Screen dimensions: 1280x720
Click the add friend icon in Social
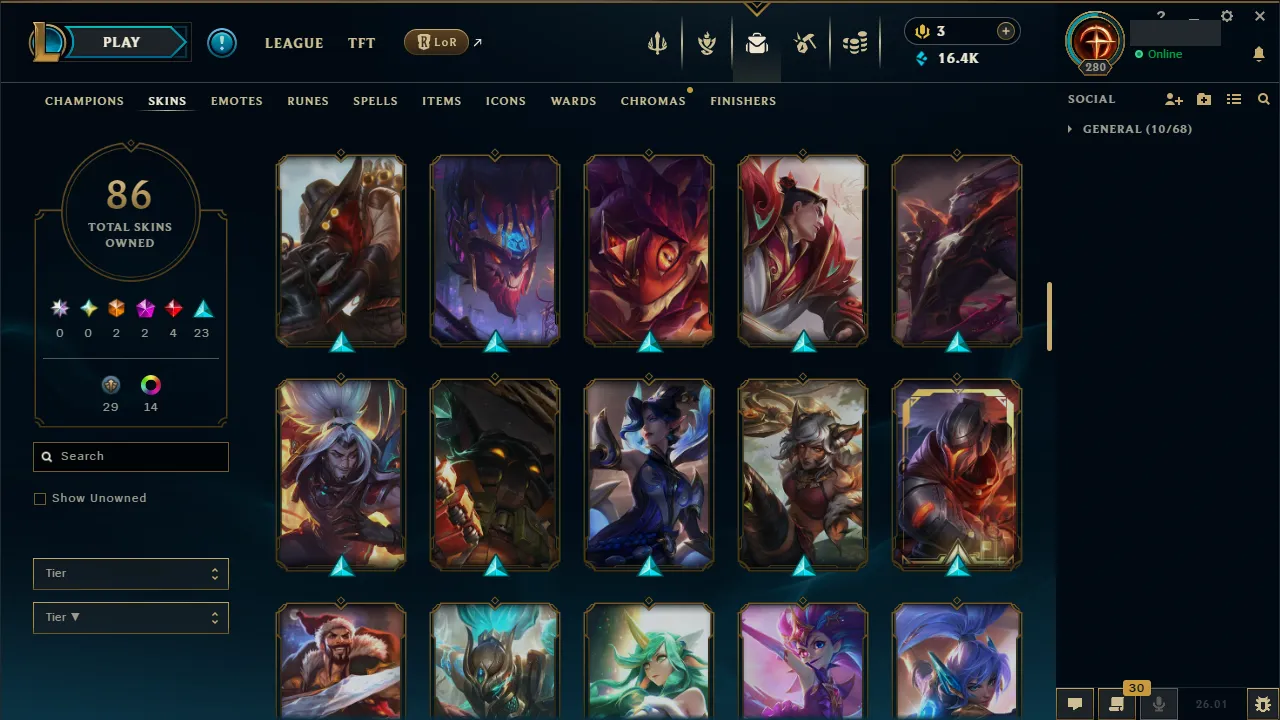(1174, 99)
